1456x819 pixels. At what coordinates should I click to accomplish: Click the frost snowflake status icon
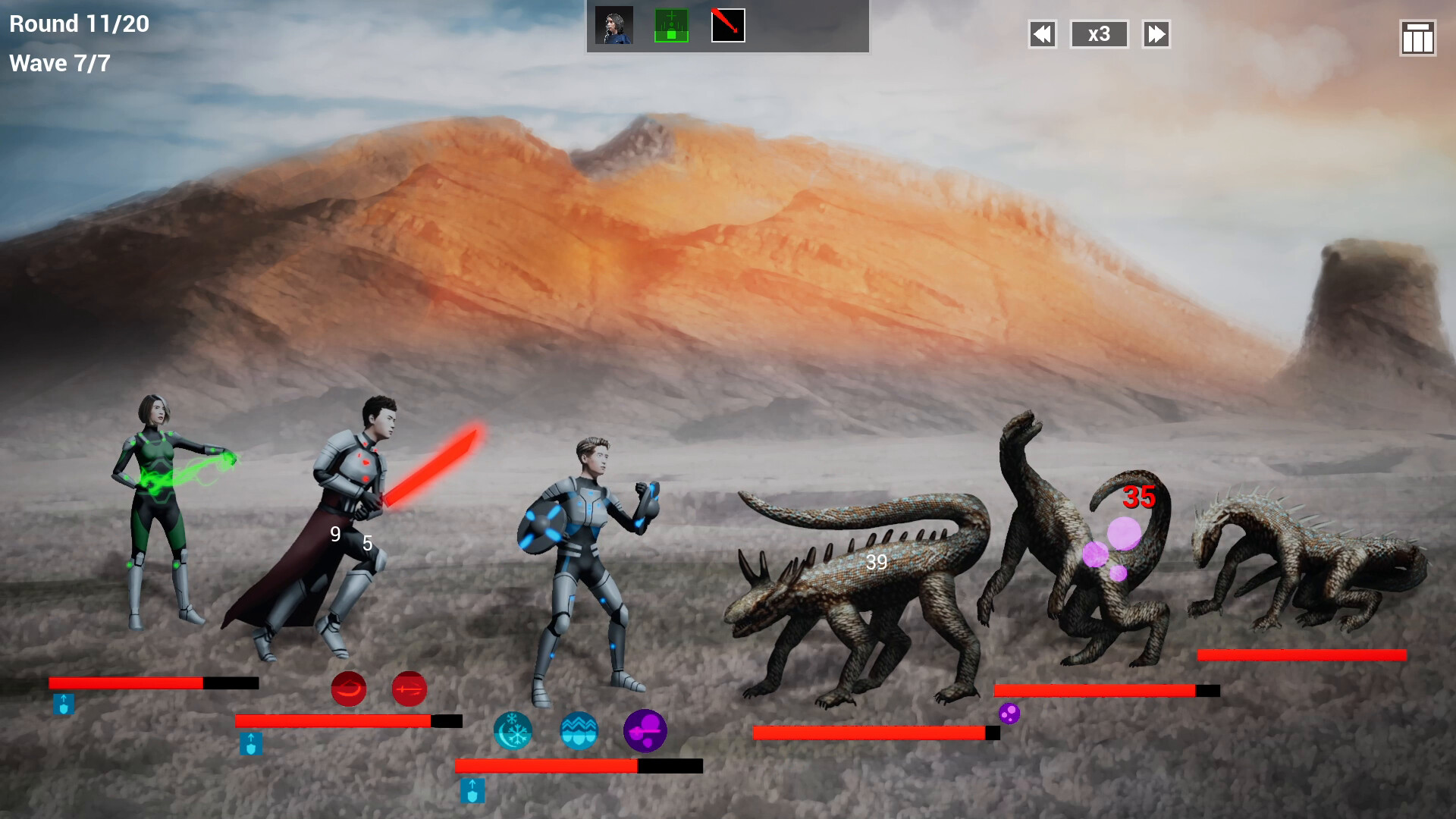pyautogui.click(x=513, y=731)
